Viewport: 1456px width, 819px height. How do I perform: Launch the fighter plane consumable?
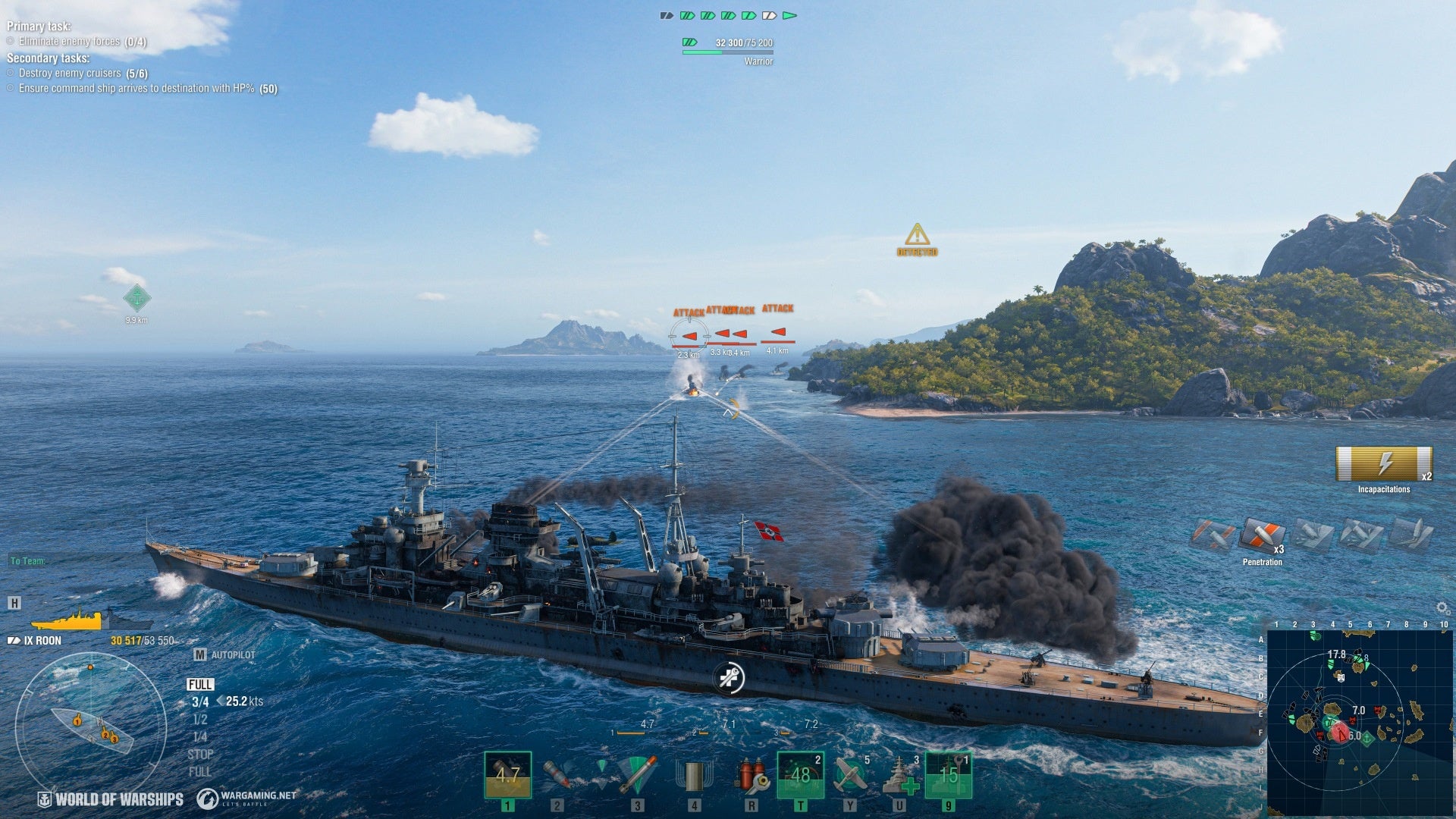(850, 775)
